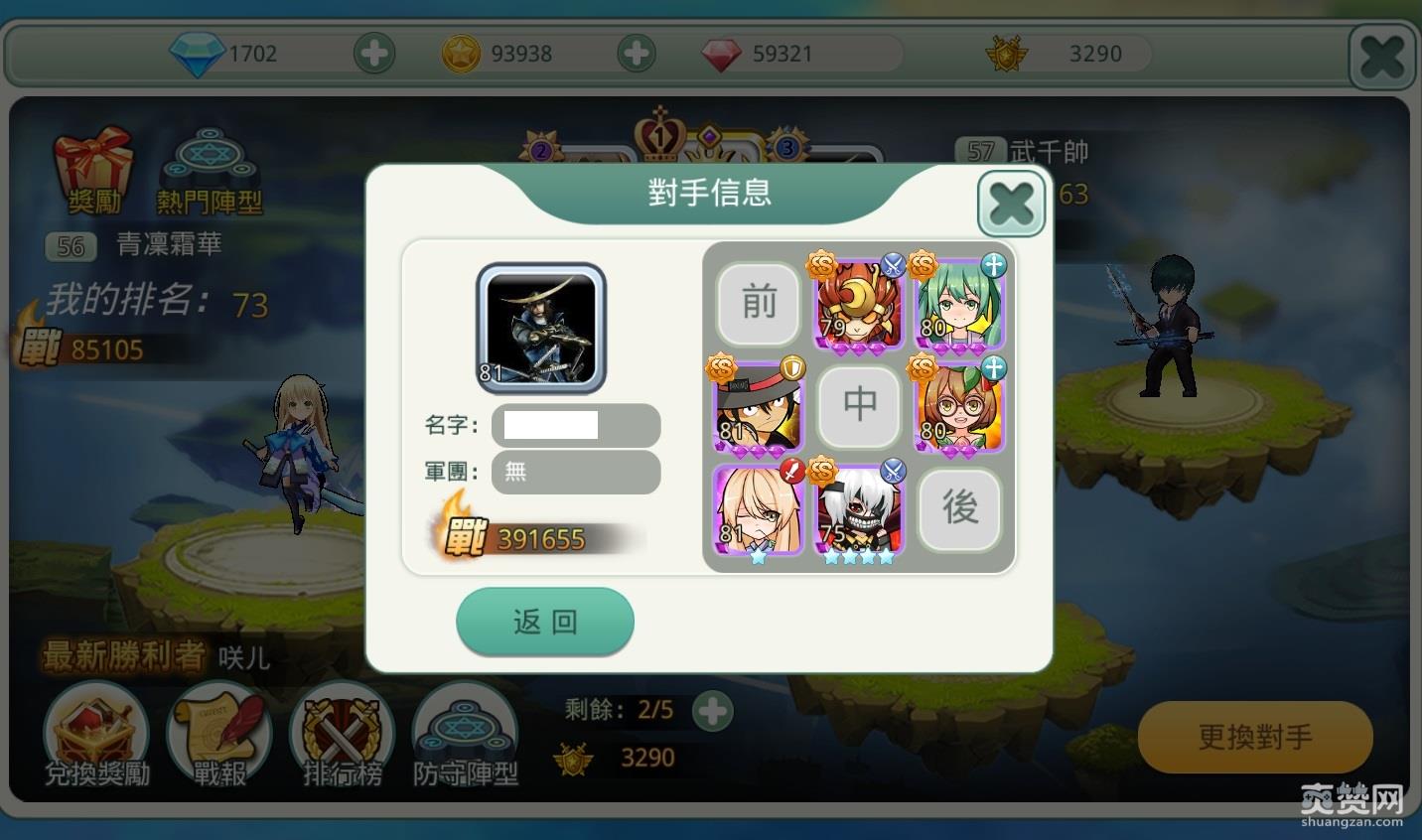Select the 後 back row slot
The image size is (1422, 840).
959,510
